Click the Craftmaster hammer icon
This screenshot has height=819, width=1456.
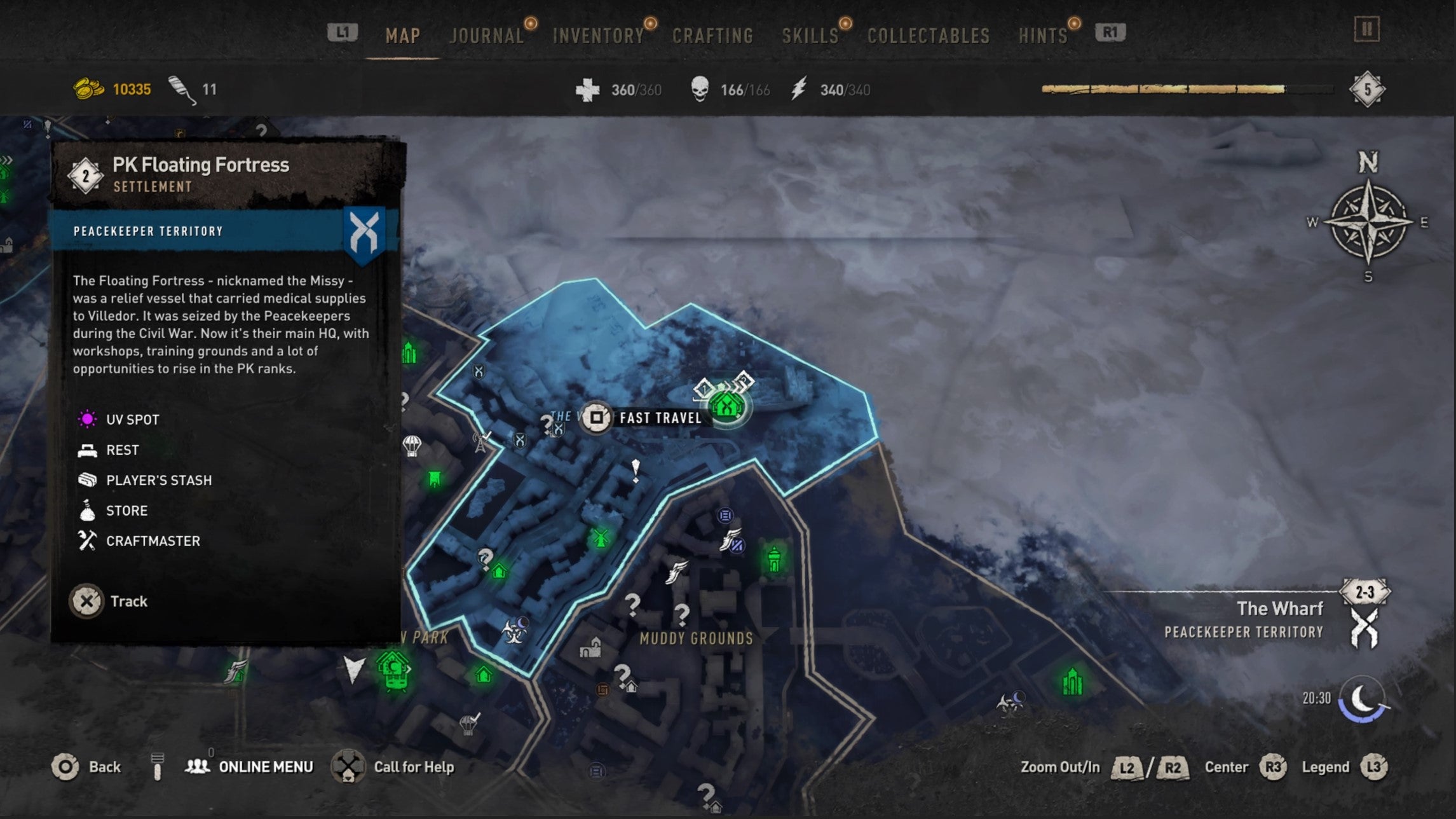88,540
